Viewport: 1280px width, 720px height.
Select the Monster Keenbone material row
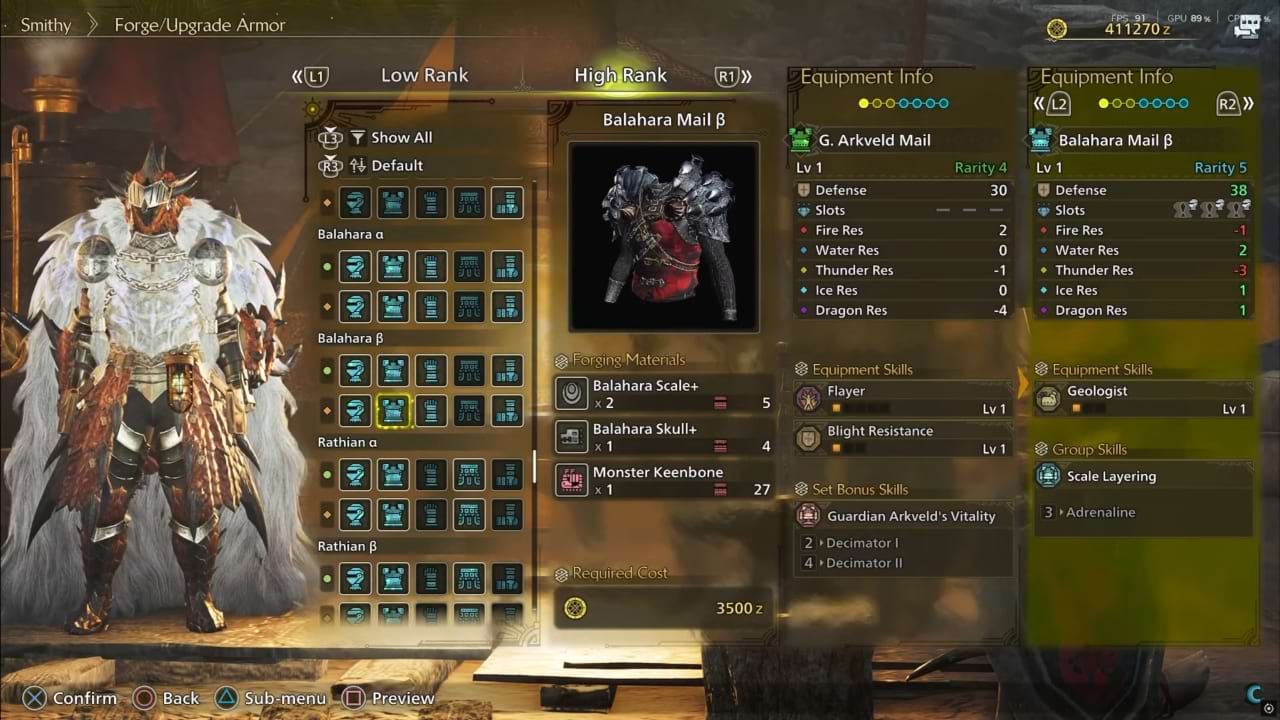coord(663,481)
